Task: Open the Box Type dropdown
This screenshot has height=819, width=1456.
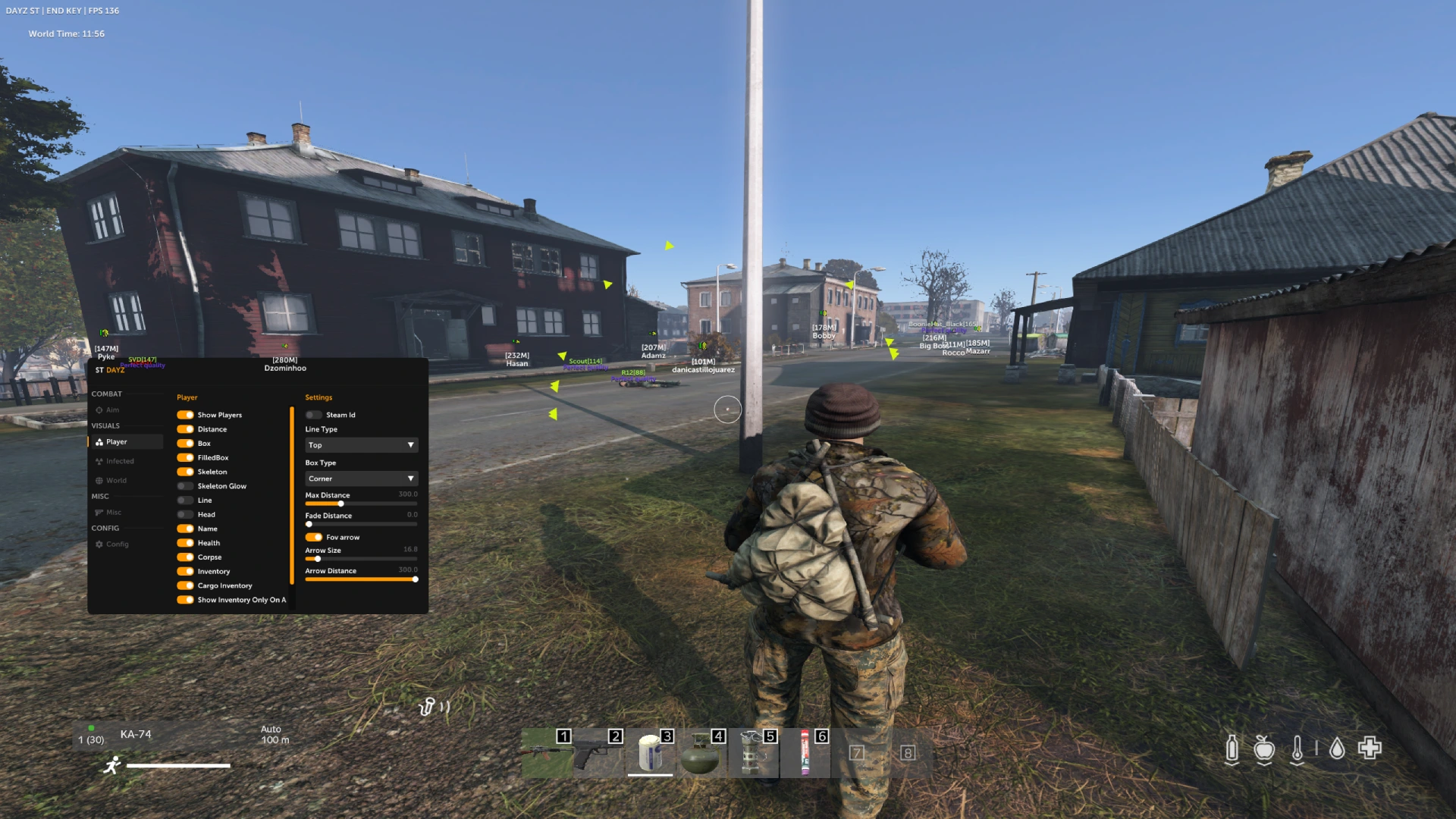Action: tap(361, 479)
